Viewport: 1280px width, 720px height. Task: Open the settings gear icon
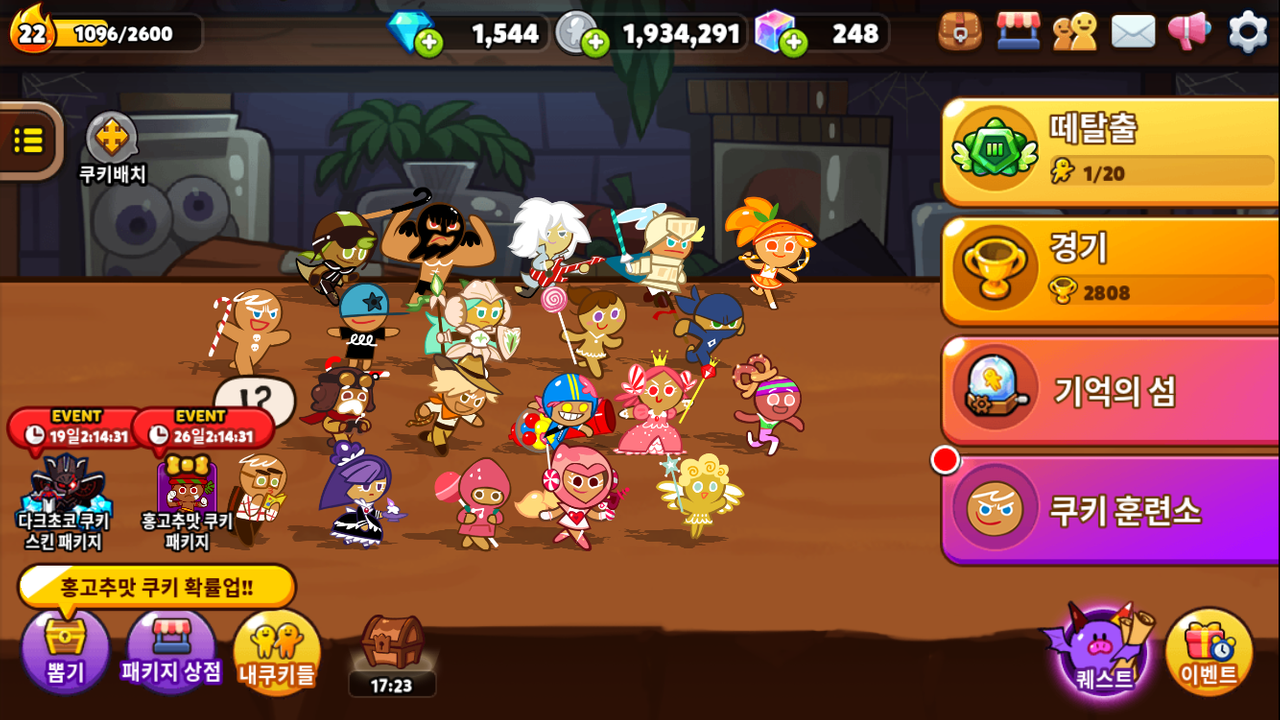(x=1247, y=32)
